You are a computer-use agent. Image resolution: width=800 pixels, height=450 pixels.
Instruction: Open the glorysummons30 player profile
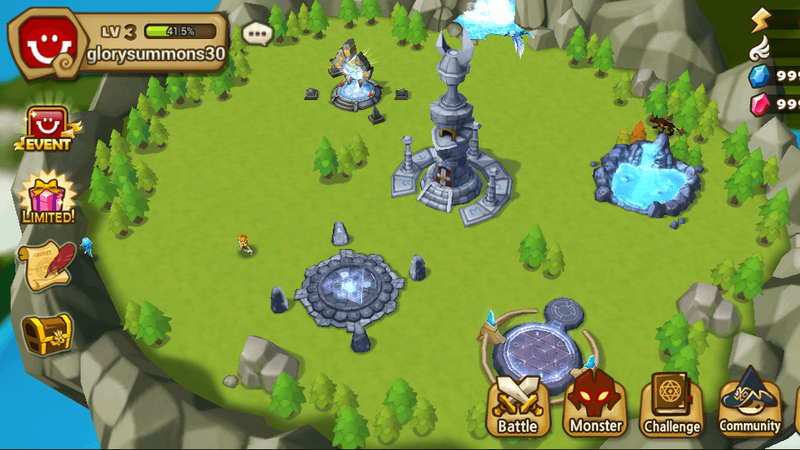[x=118, y=41]
